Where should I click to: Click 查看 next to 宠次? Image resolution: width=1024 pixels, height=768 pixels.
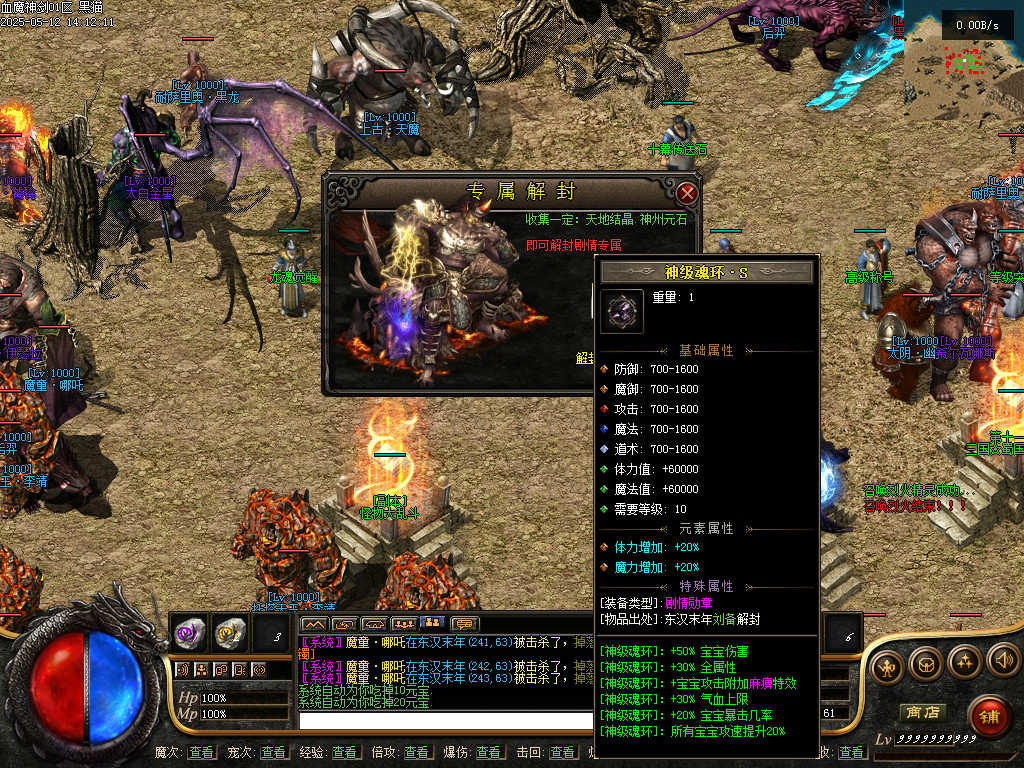(x=273, y=752)
